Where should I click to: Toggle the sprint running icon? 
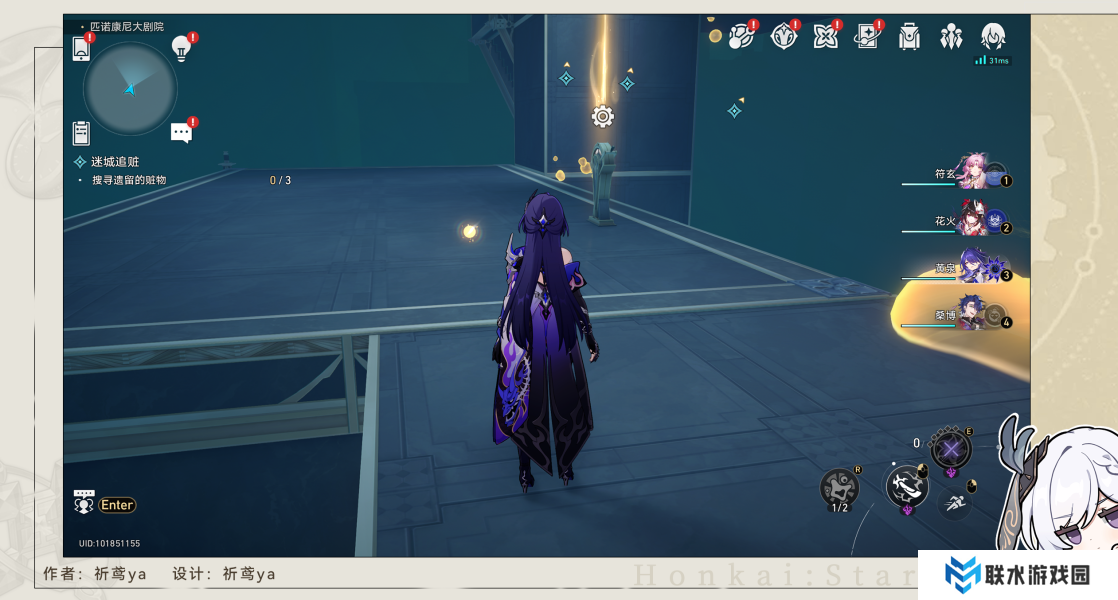[957, 503]
